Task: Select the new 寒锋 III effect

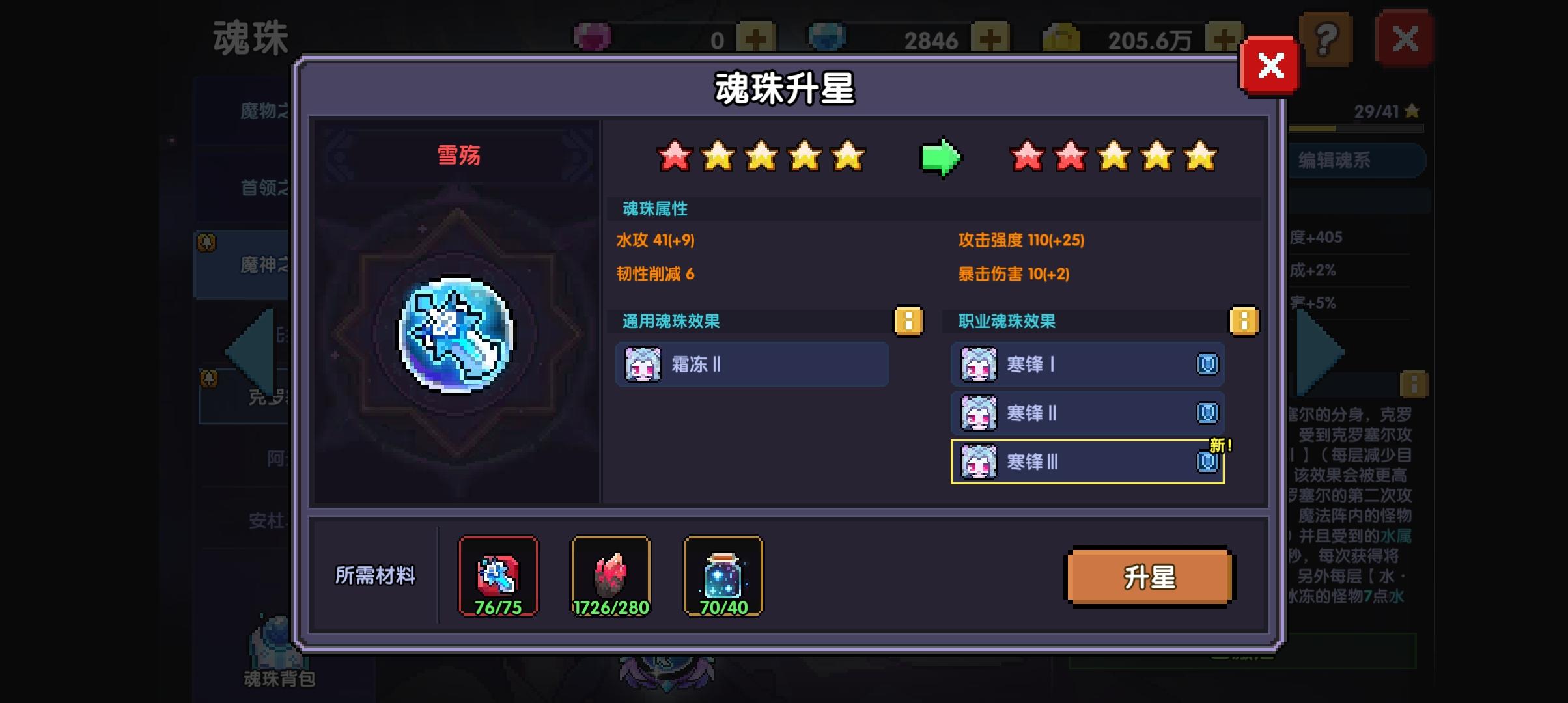Action: 1087,462
